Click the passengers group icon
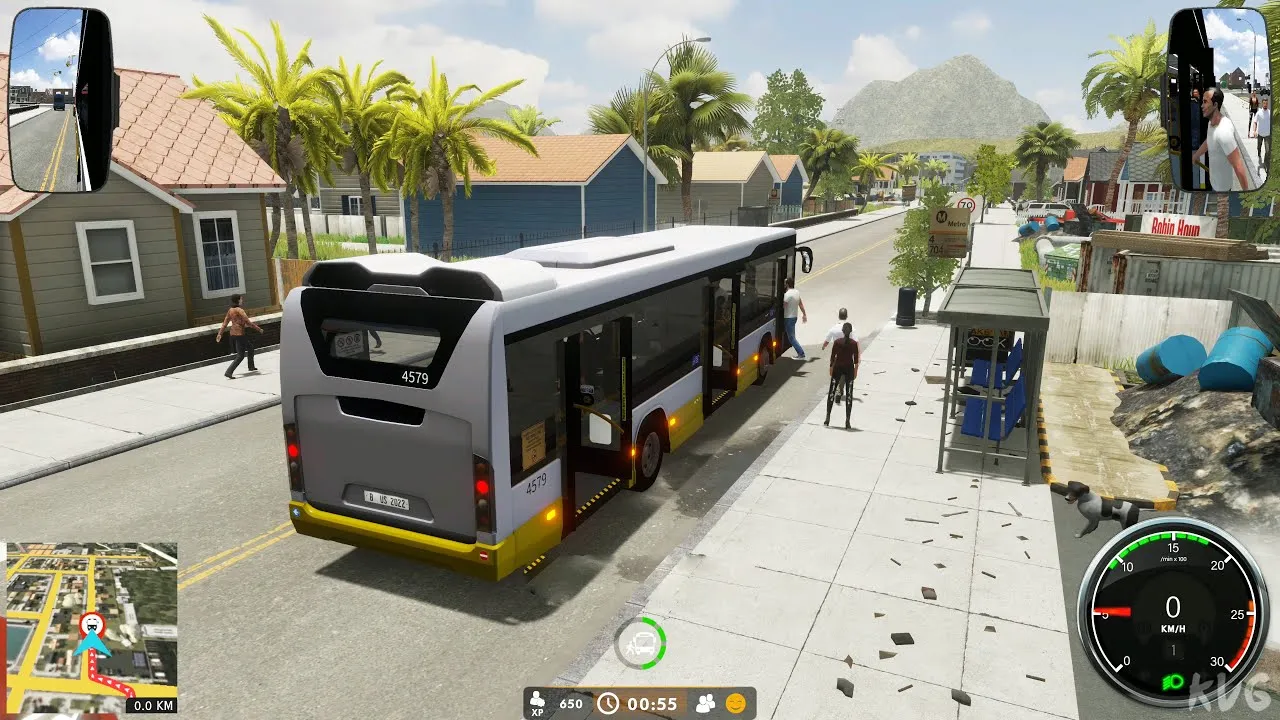Screen dimensions: 1280x720 (705, 703)
